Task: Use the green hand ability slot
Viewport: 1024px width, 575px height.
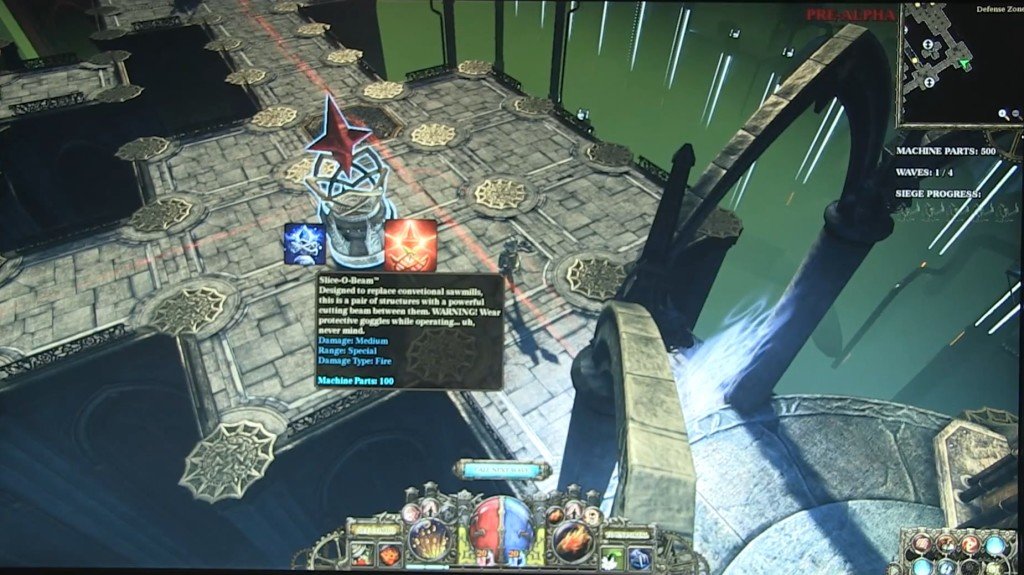Action: click(x=613, y=558)
